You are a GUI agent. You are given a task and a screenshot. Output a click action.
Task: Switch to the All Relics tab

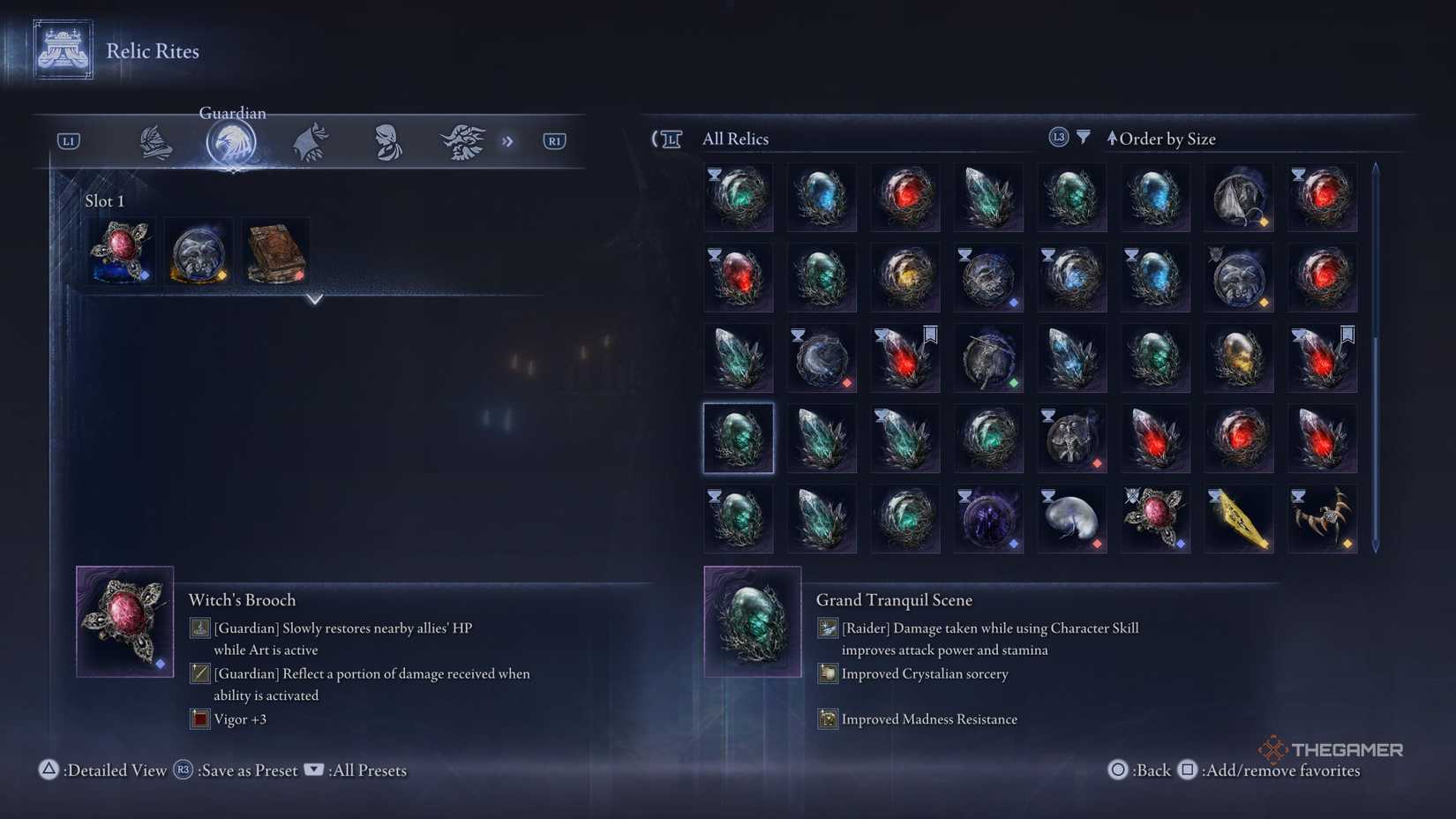pyautogui.click(x=735, y=139)
